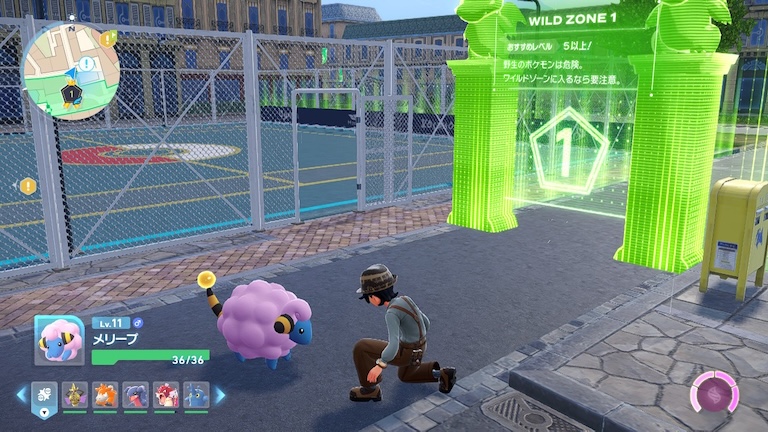Open the circular minimap
The image size is (768, 432).
(70, 69)
